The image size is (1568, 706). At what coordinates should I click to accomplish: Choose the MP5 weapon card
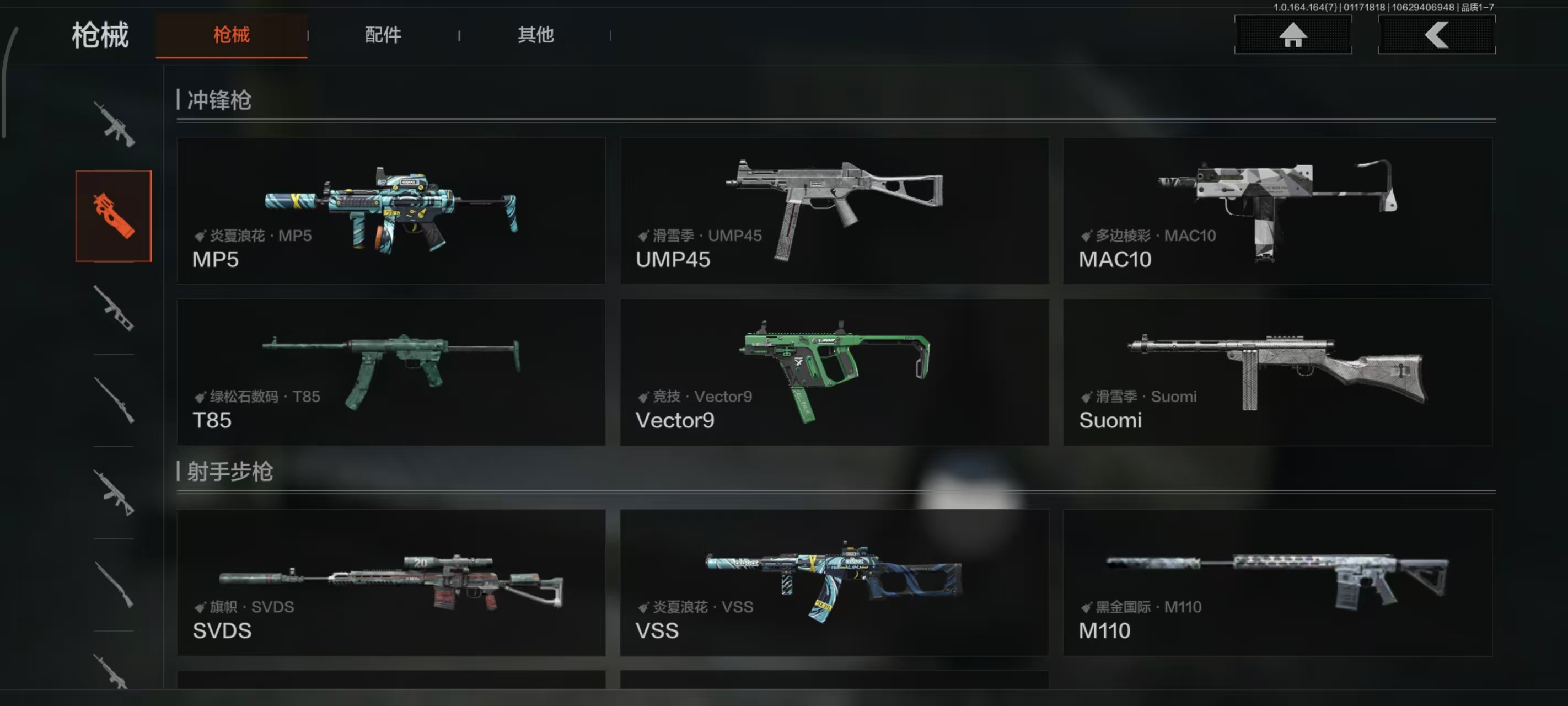pyautogui.click(x=391, y=211)
